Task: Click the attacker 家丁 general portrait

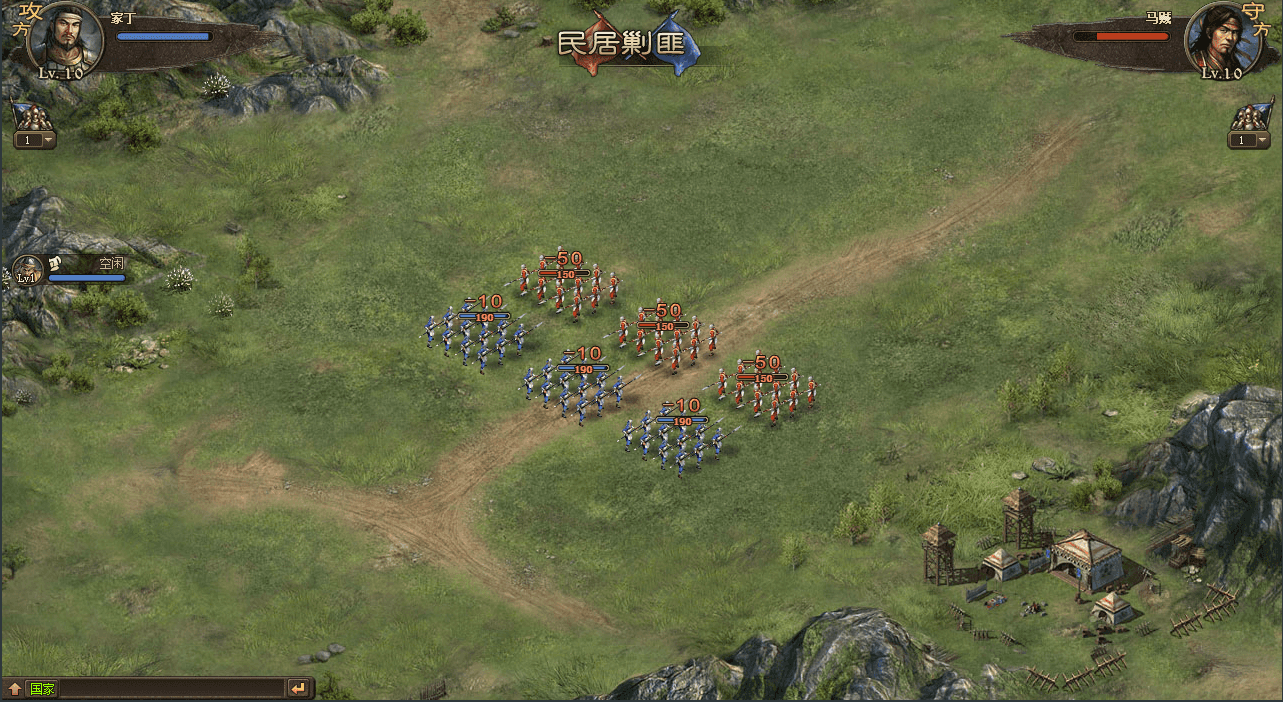Action: (x=67, y=40)
